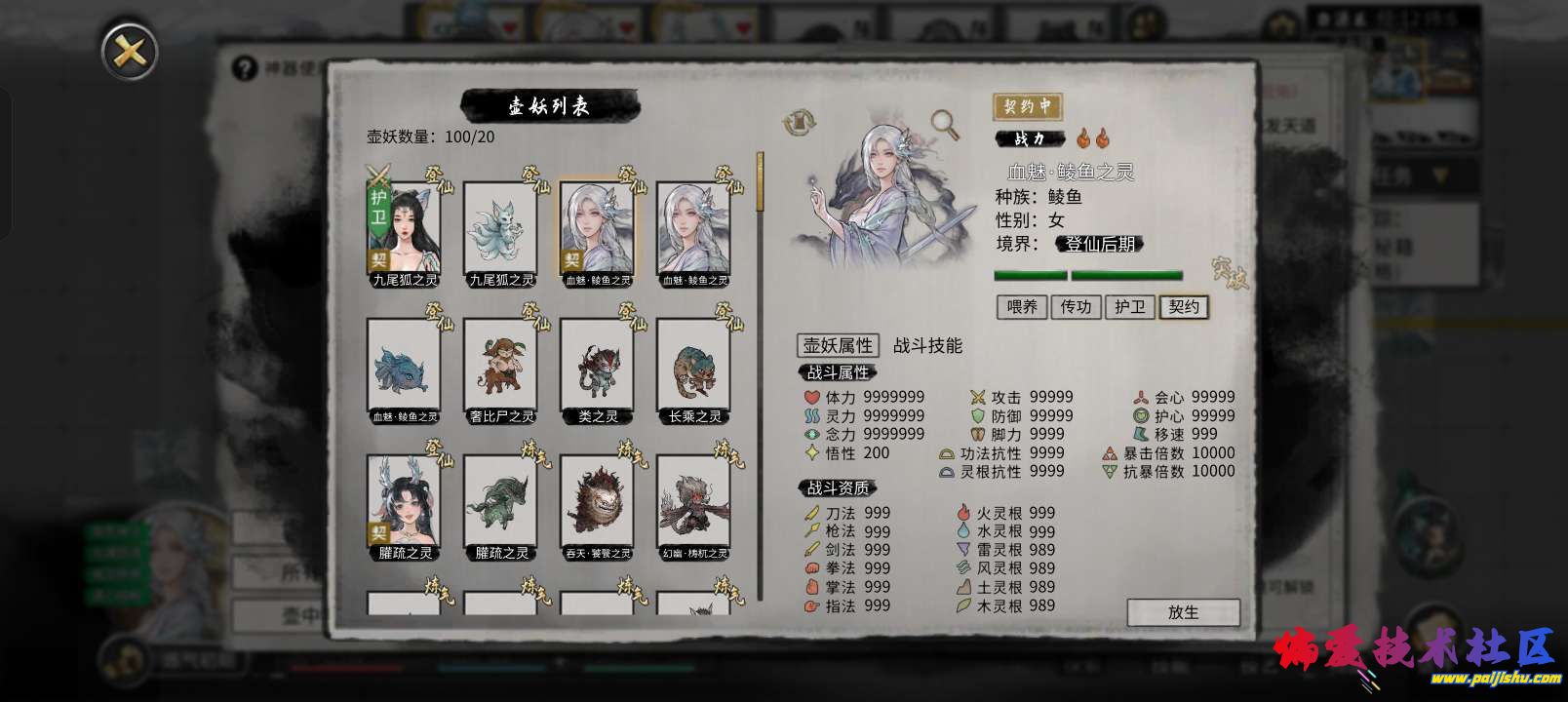Screen dimensions: 1568x702
Task: Open the 登仙后期 realm banner next to 境界
Action: coord(1100,244)
